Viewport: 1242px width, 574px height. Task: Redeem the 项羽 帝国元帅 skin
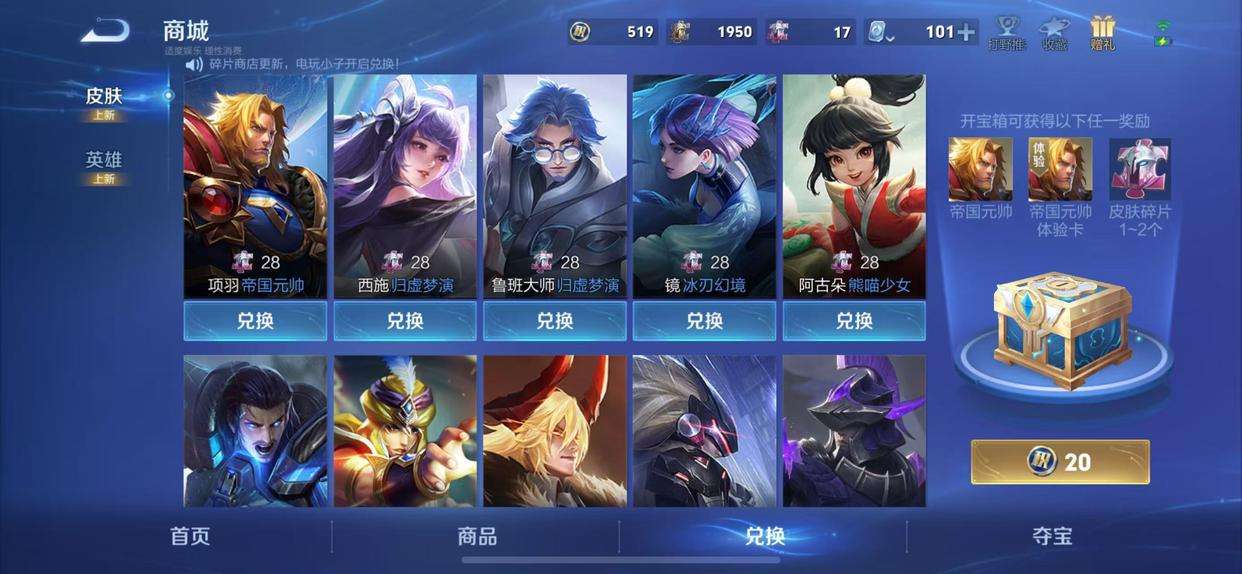pyautogui.click(x=255, y=321)
